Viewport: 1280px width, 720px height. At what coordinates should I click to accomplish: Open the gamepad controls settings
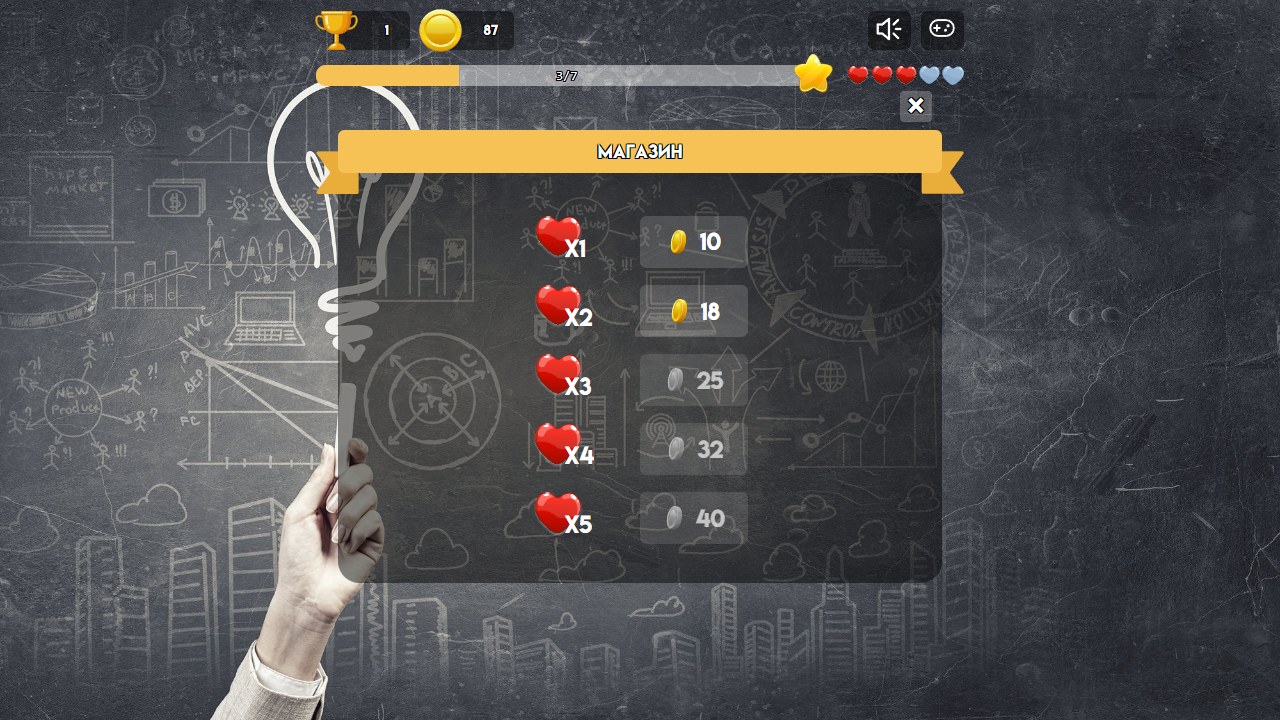[x=940, y=29]
